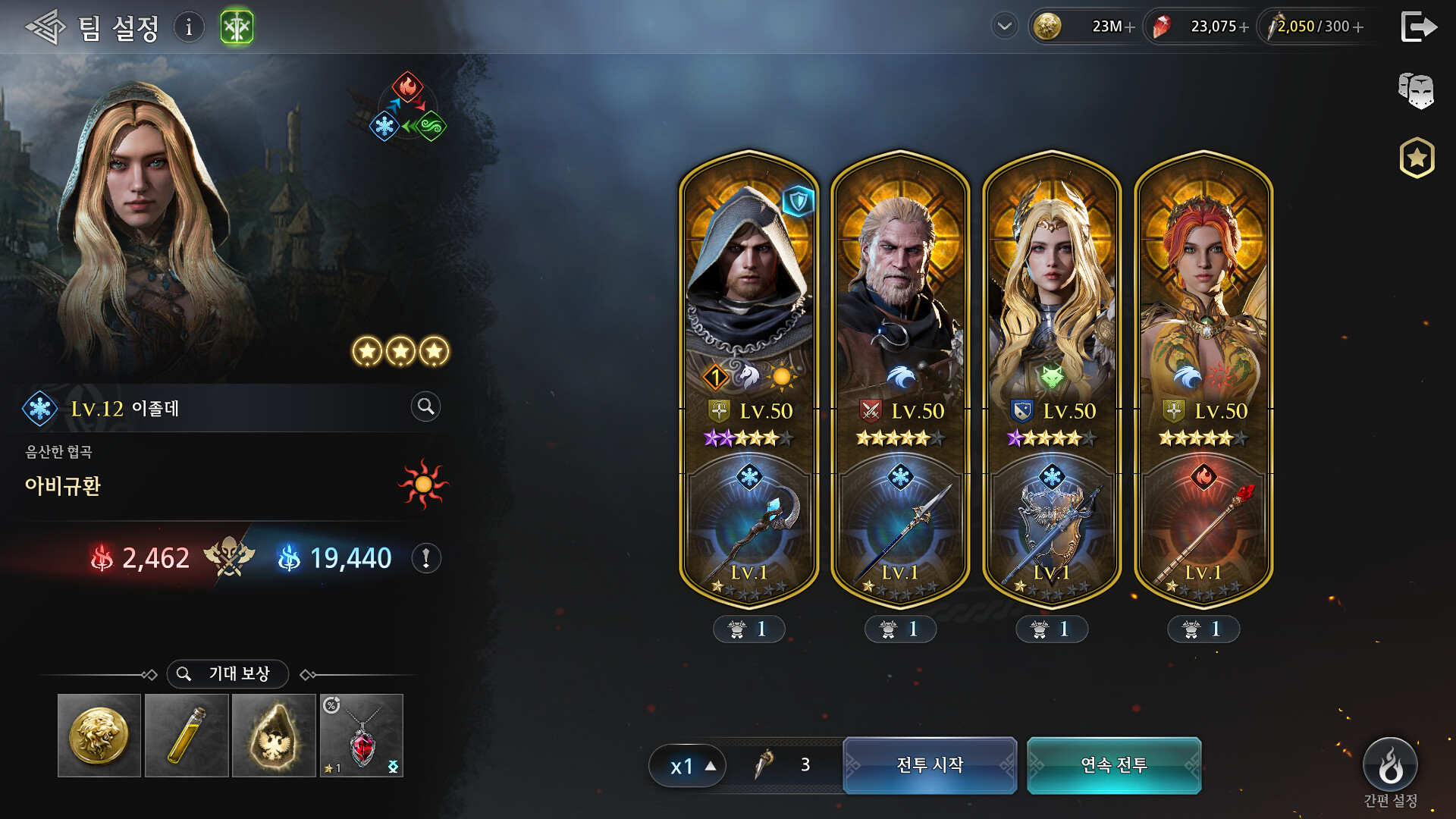The image size is (1456, 819).
Task: Show power comparison warning details
Action: [x=426, y=559]
